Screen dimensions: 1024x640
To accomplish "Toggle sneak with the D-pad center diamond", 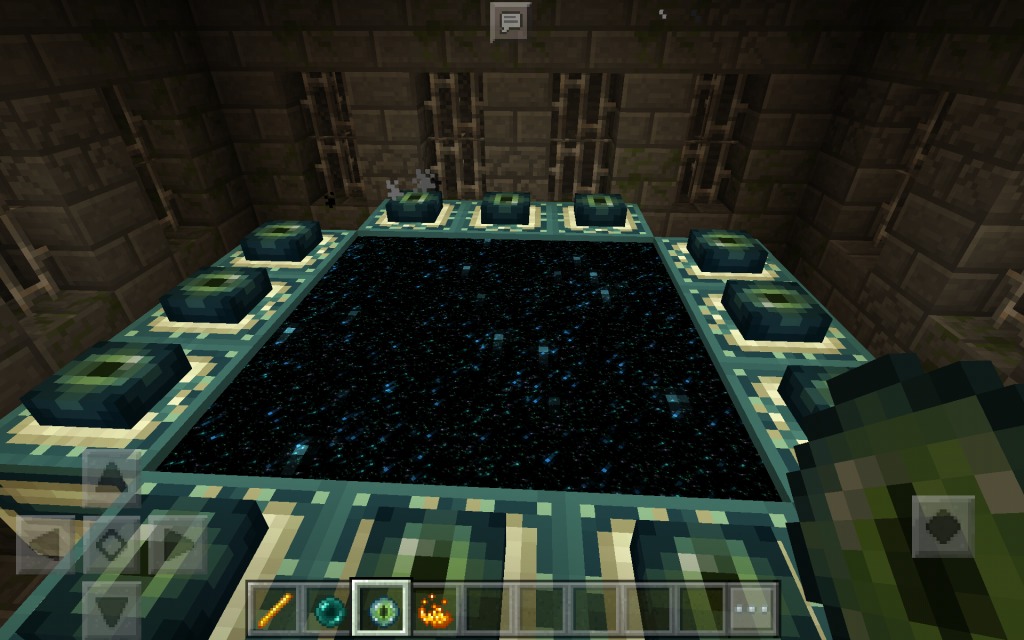I will [x=111, y=545].
